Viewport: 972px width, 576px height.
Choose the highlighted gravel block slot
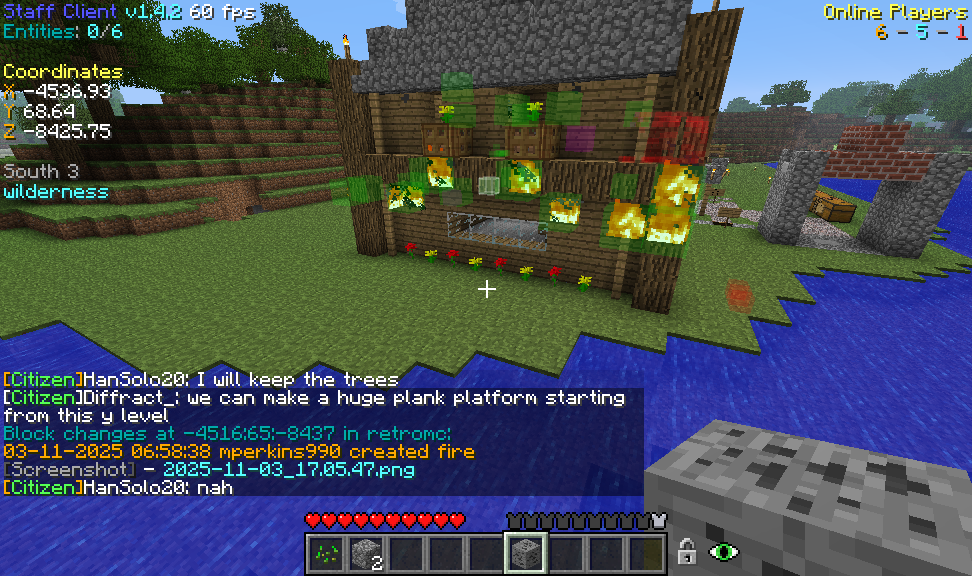click(x=525, y=551)
